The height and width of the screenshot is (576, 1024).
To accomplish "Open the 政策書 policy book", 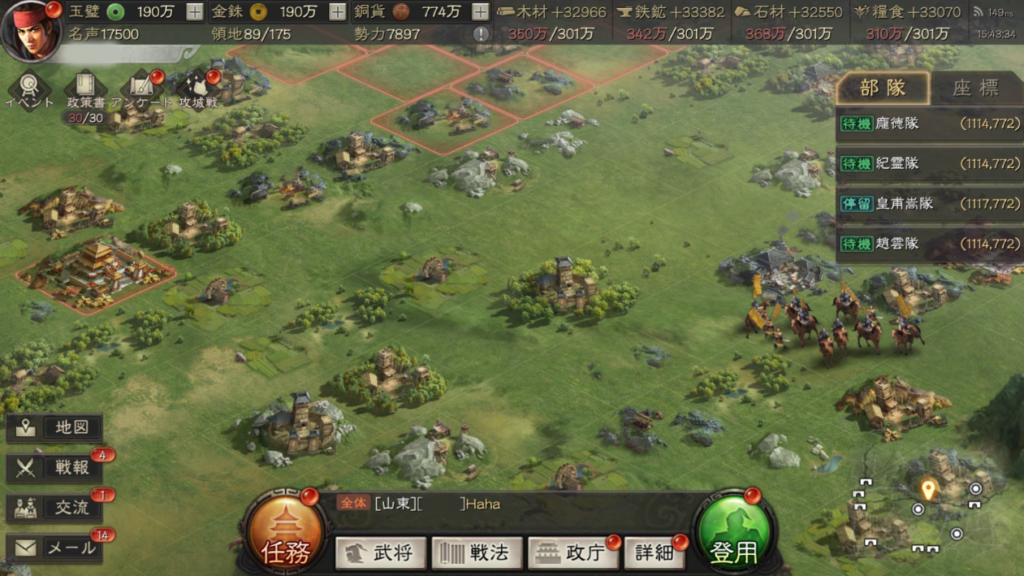I will pos(85,89).
